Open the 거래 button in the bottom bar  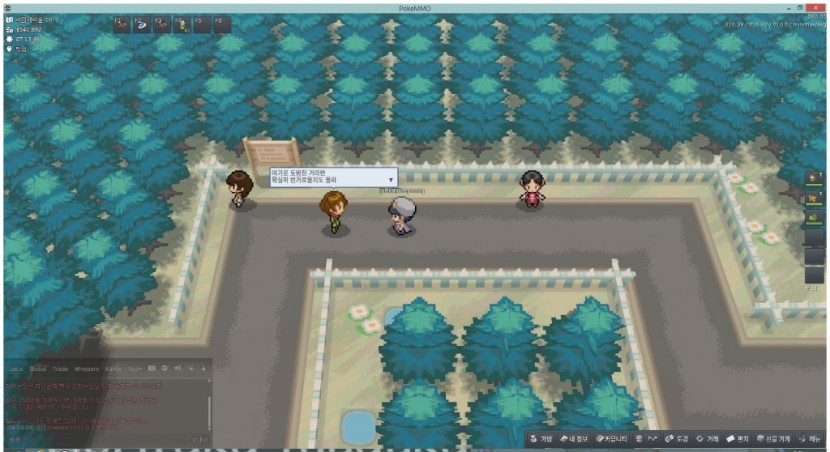(708, 439)
